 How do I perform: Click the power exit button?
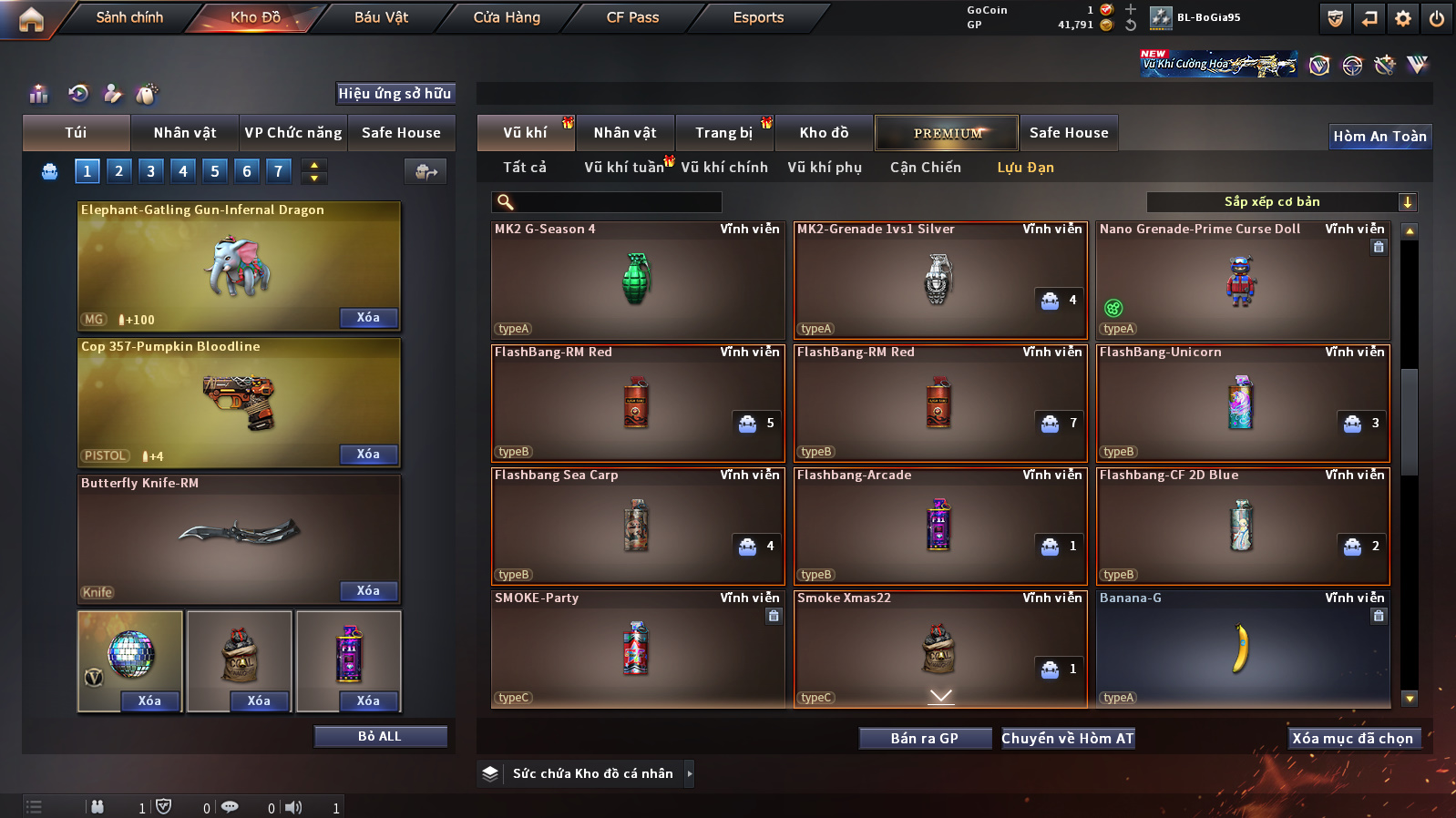point(1437,18)
